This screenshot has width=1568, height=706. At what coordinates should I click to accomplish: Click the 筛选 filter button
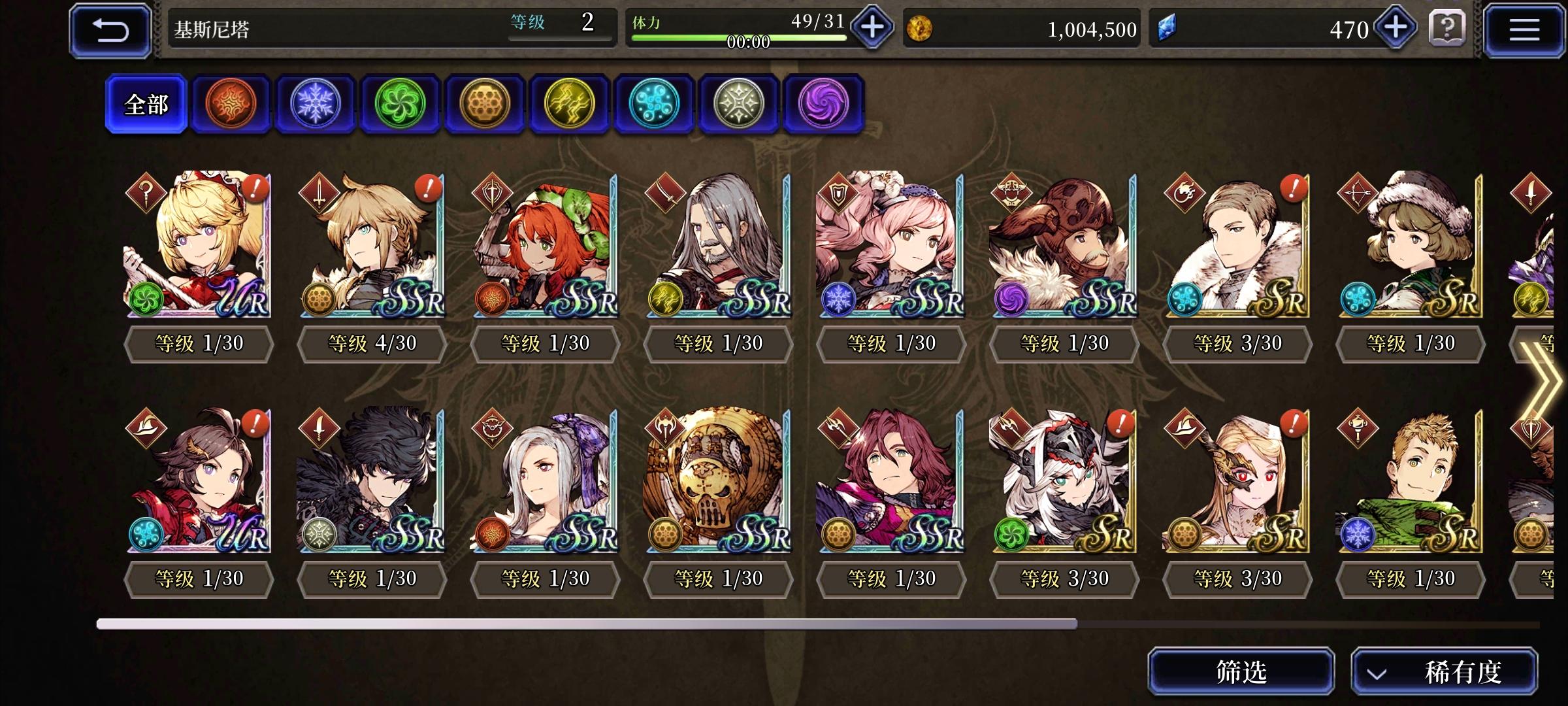coord(1240,671)
